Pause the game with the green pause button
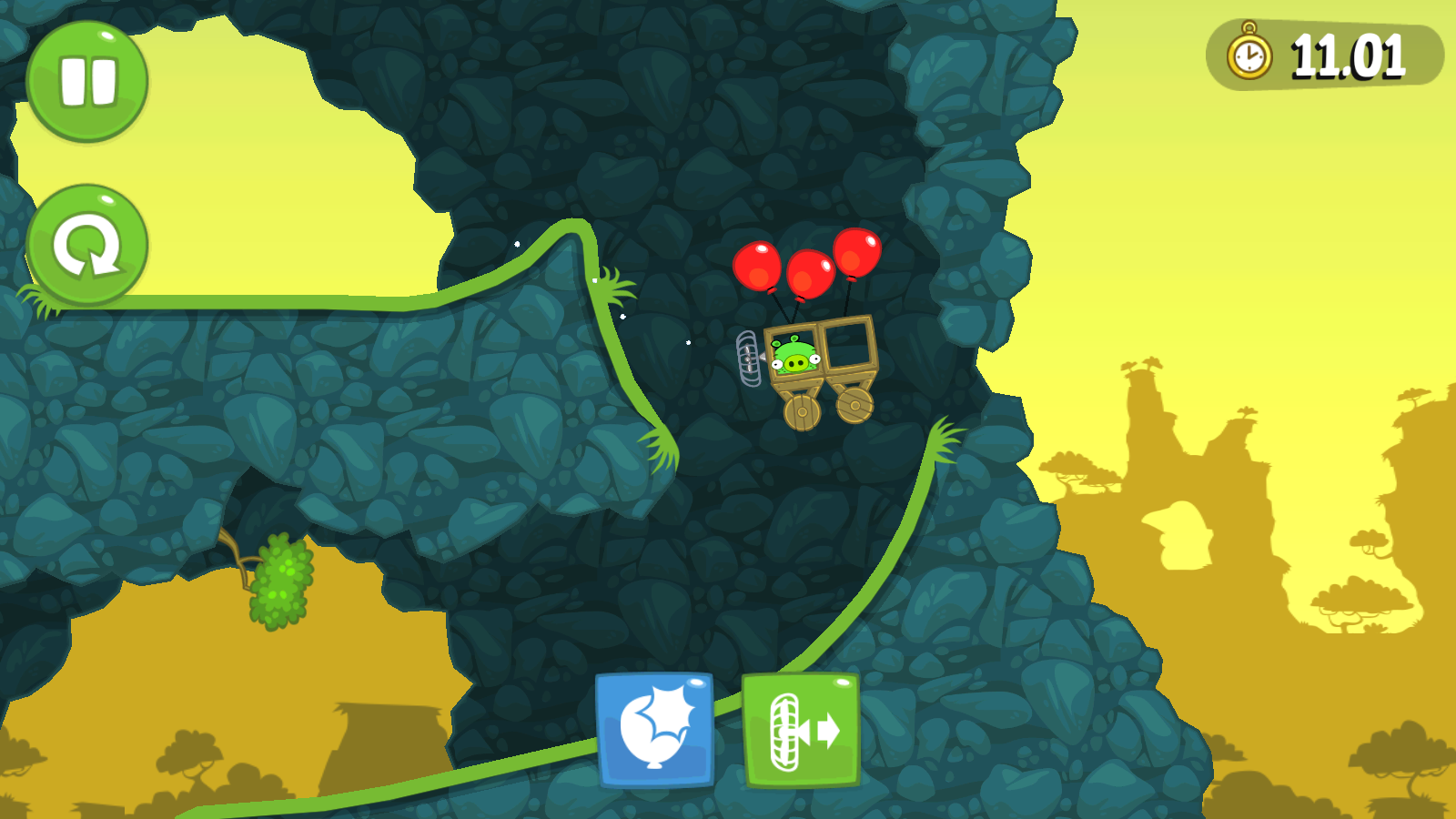Viewport: 1456px width, 819px height. tap(87, 82)
